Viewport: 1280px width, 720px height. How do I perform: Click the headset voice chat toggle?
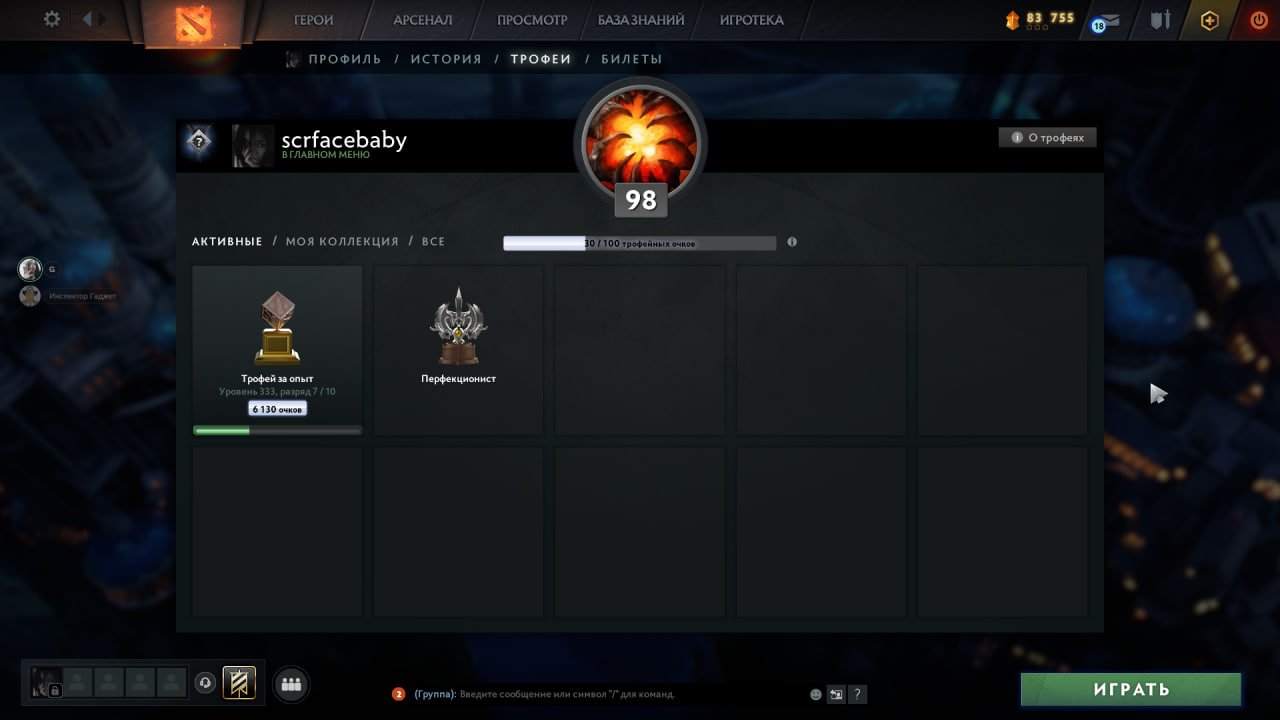[x=204, y=682]
